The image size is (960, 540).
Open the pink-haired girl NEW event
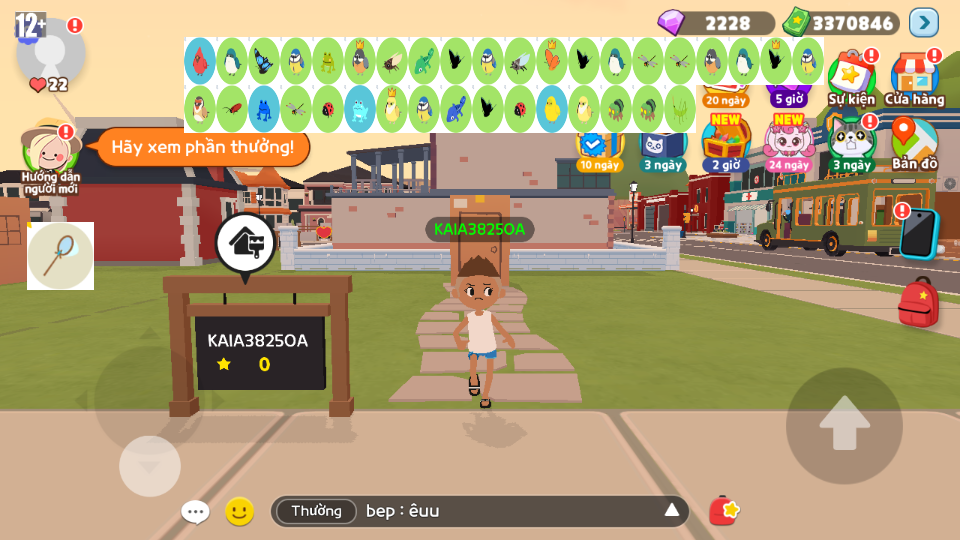[789, 141]
